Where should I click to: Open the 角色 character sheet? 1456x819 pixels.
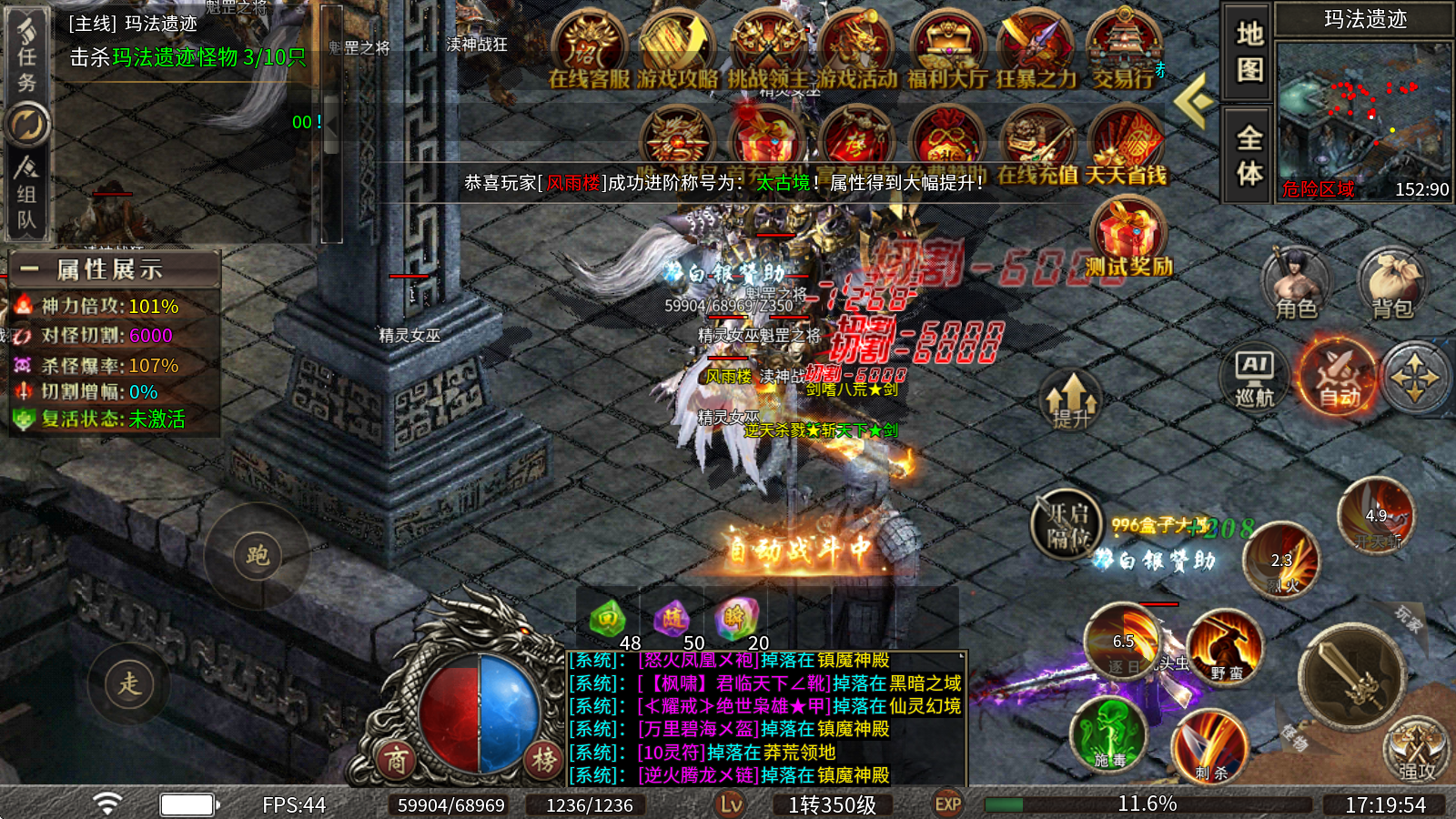click(x=1296, y=282)
